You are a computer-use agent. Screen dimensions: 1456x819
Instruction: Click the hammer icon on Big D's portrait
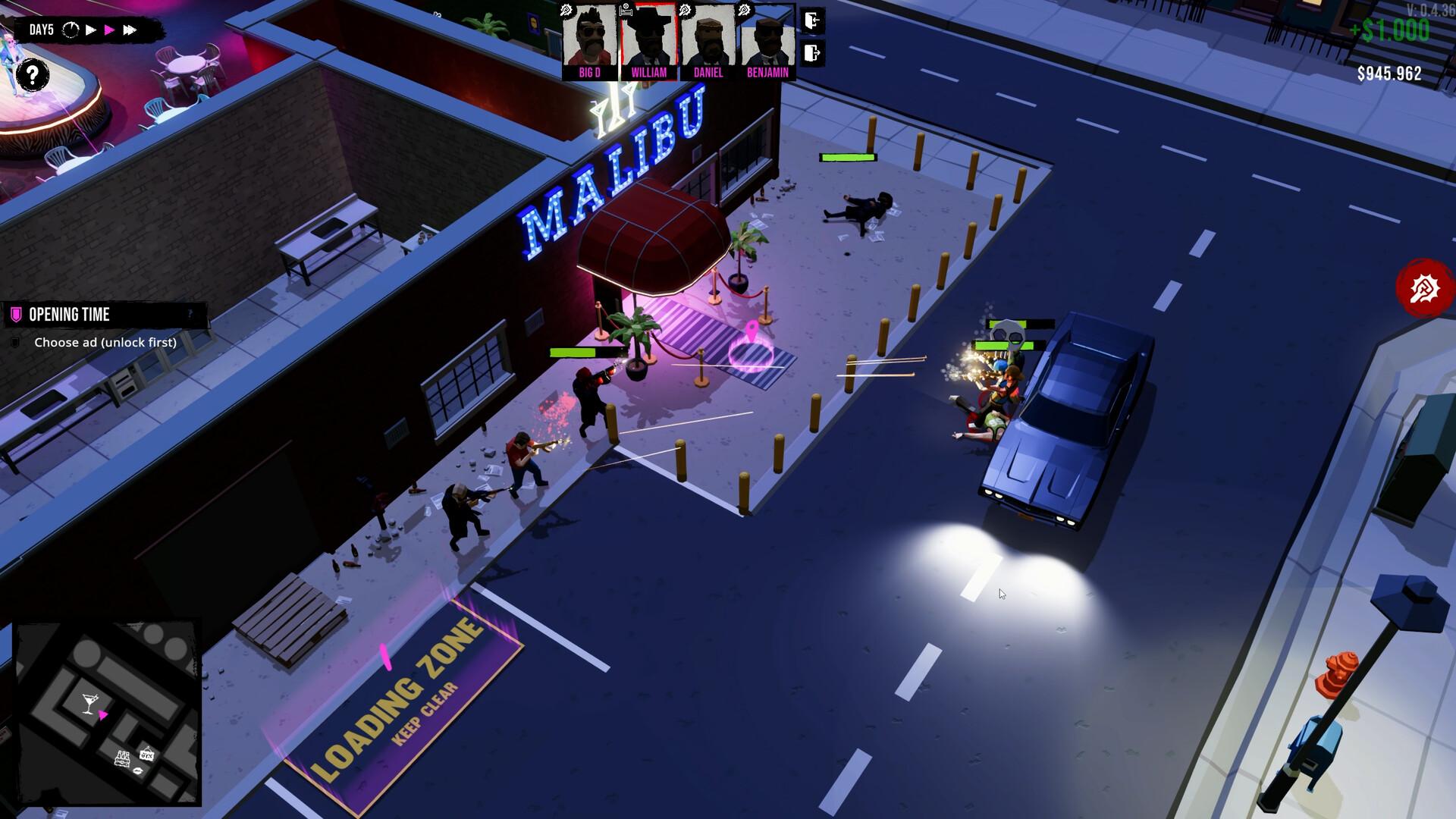pos(566,10)
